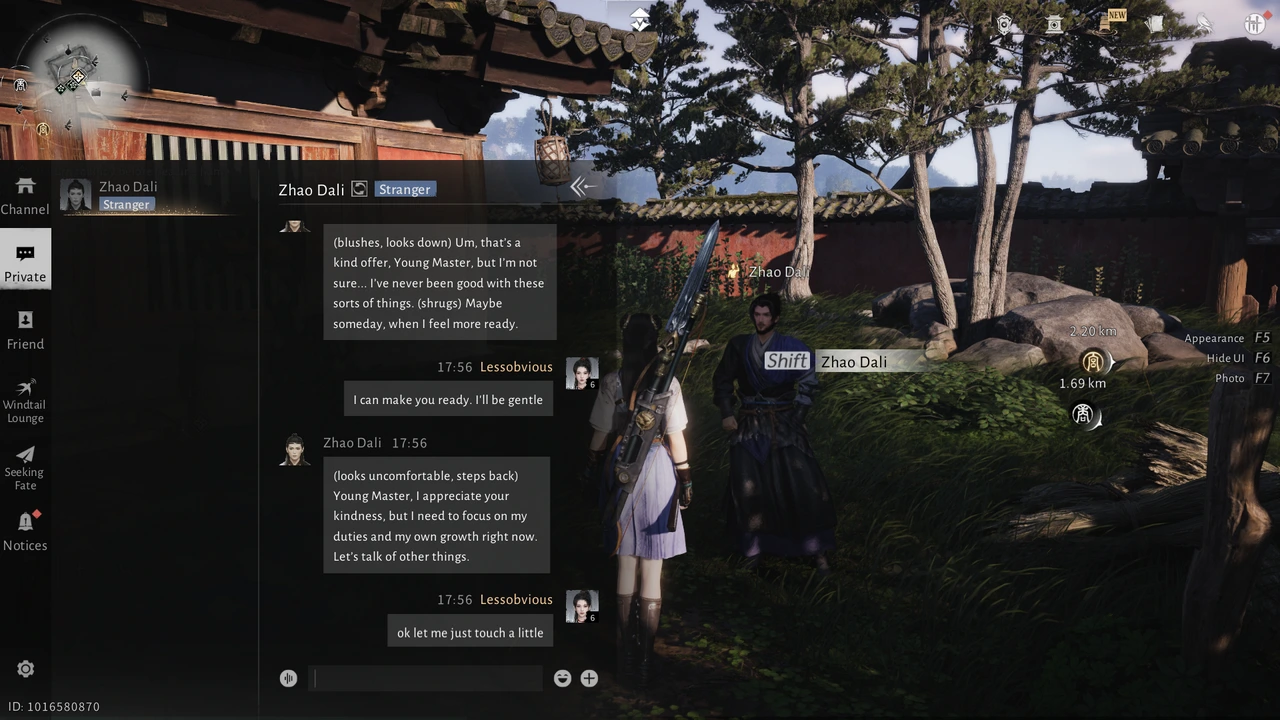Image resolution: width=1280 pixels, height=720 pixels.
Task: View Notices with the bell icon
Action: [x=25, y=531]
